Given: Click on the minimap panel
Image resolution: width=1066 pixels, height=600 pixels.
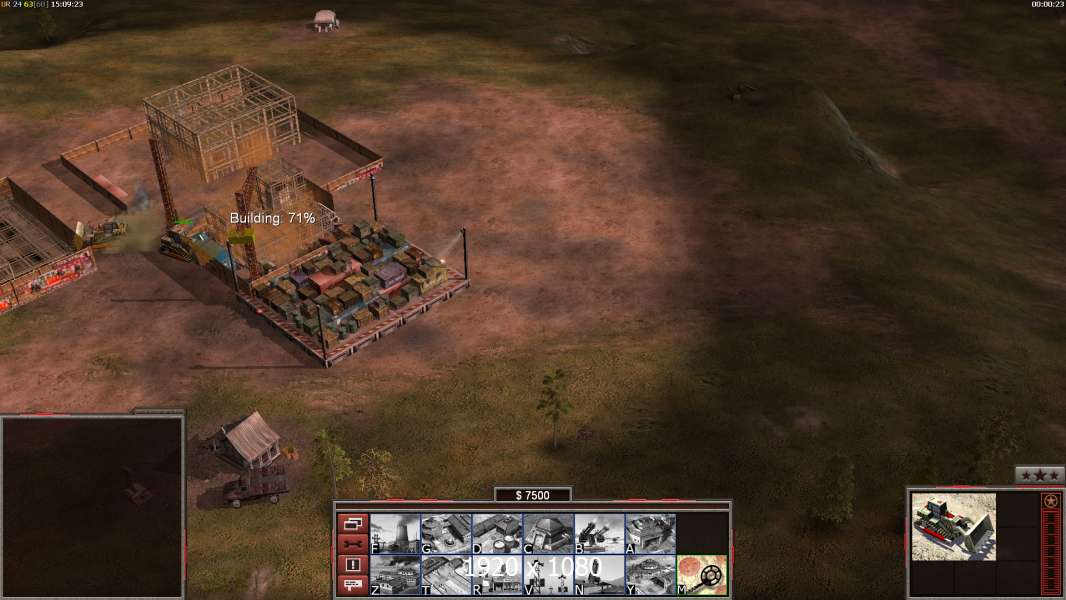Looking at the screenshot, I should [x=92, y=505].
